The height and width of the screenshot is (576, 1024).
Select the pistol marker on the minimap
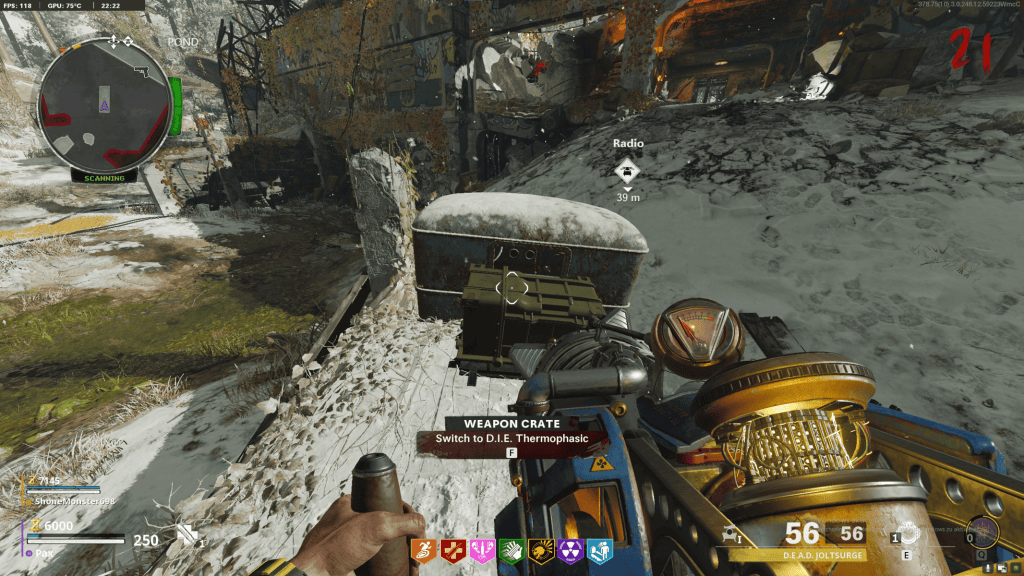[x=140, y=71]
